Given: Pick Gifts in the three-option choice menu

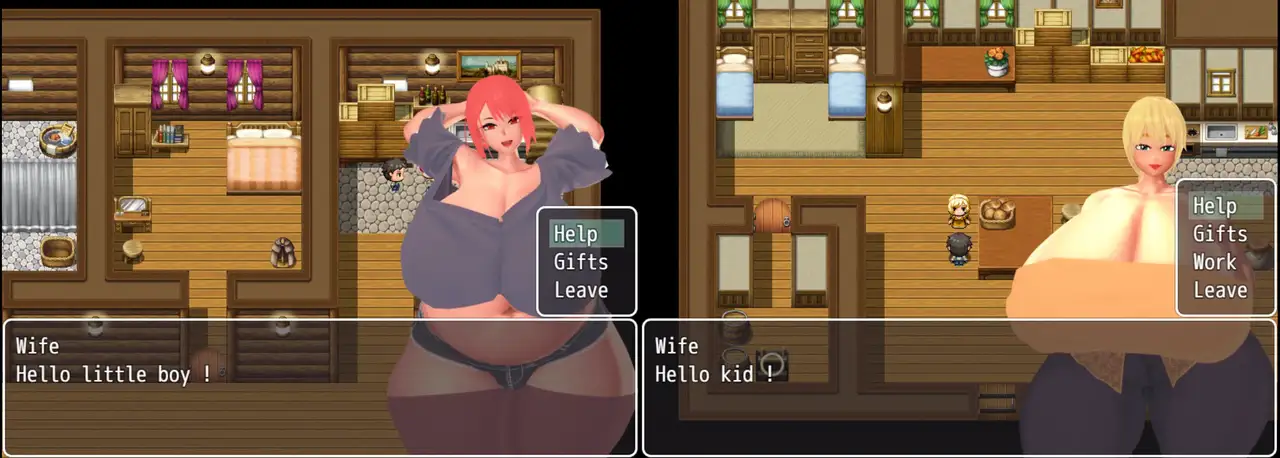Looking at the screenshot, I should coord(581,262).
